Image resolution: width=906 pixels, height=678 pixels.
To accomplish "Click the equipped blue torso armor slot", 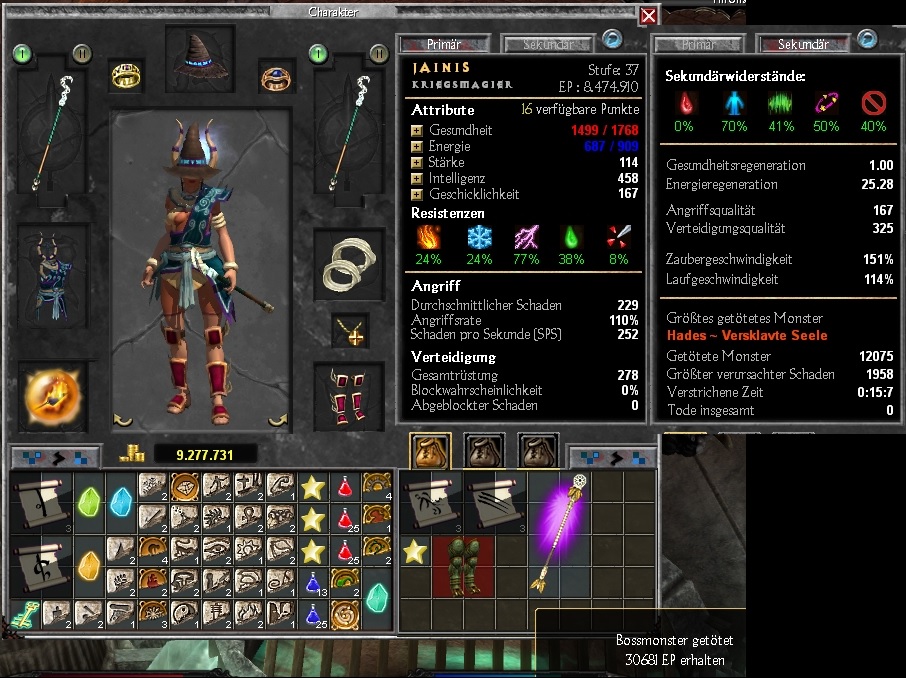I will click(x=53, y=272).
